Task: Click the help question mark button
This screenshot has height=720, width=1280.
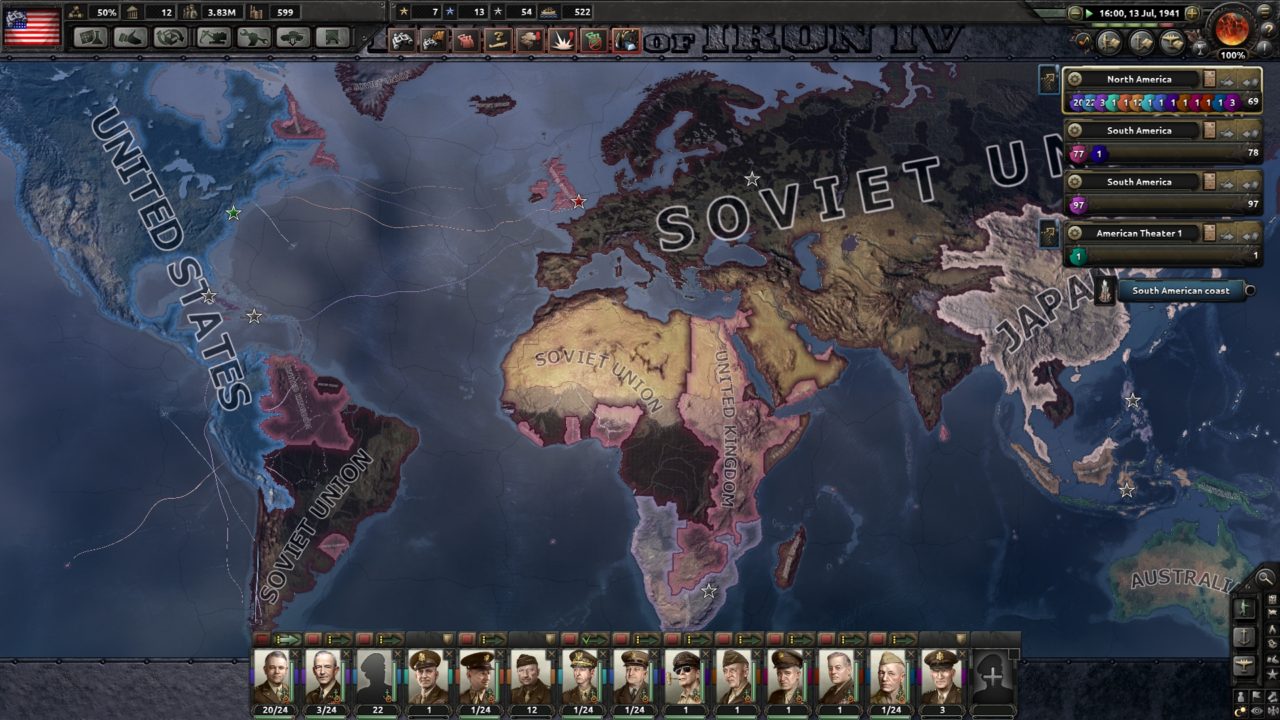Action: click(1269, 29)
